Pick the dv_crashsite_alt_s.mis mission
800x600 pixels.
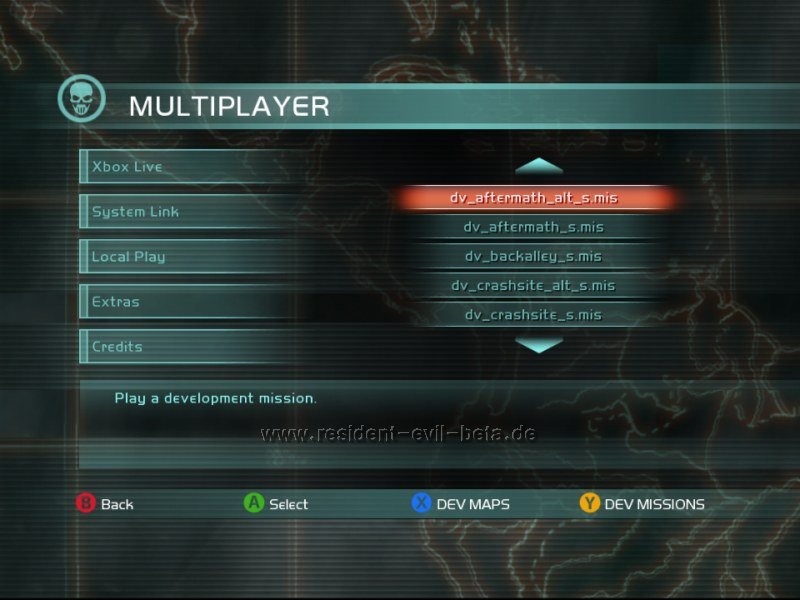click(534, 285)
